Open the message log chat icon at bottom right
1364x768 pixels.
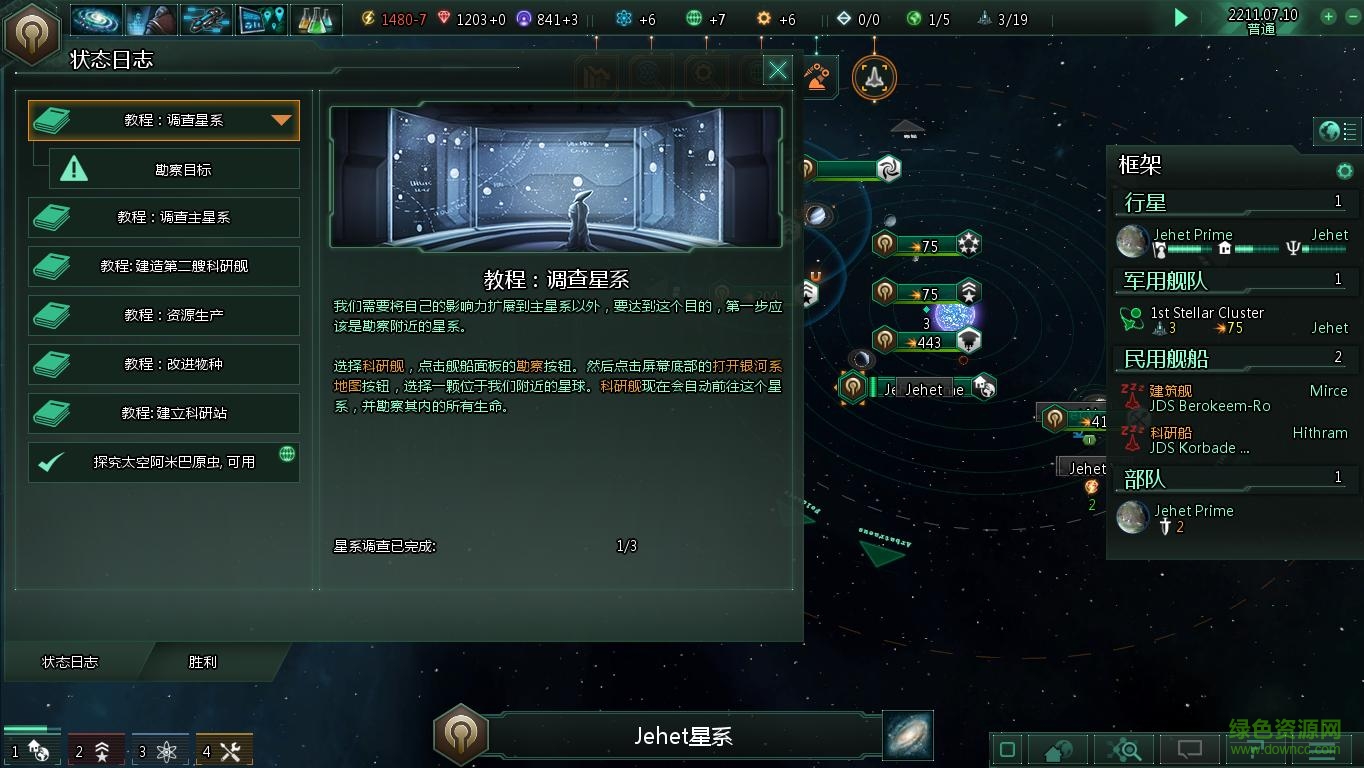click(x=1190, y=748)
